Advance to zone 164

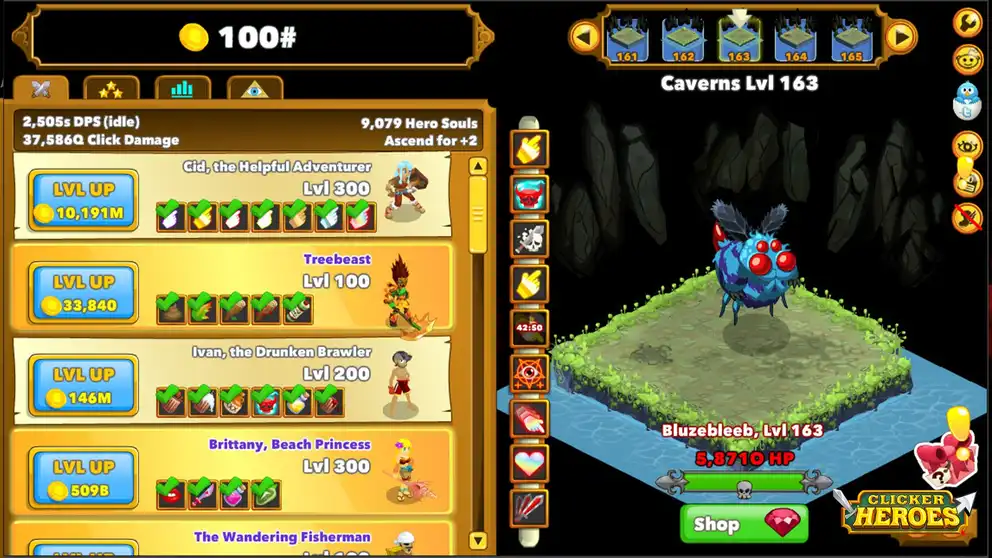[x=796, y=40]
